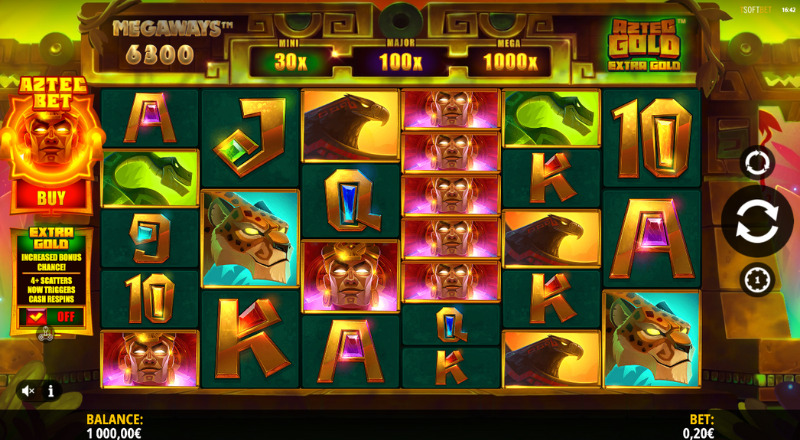800x440 pixels.
Task: Buy the Aztec Bet bonus feature
Action: pyautogui.click(x=51, y=198)
